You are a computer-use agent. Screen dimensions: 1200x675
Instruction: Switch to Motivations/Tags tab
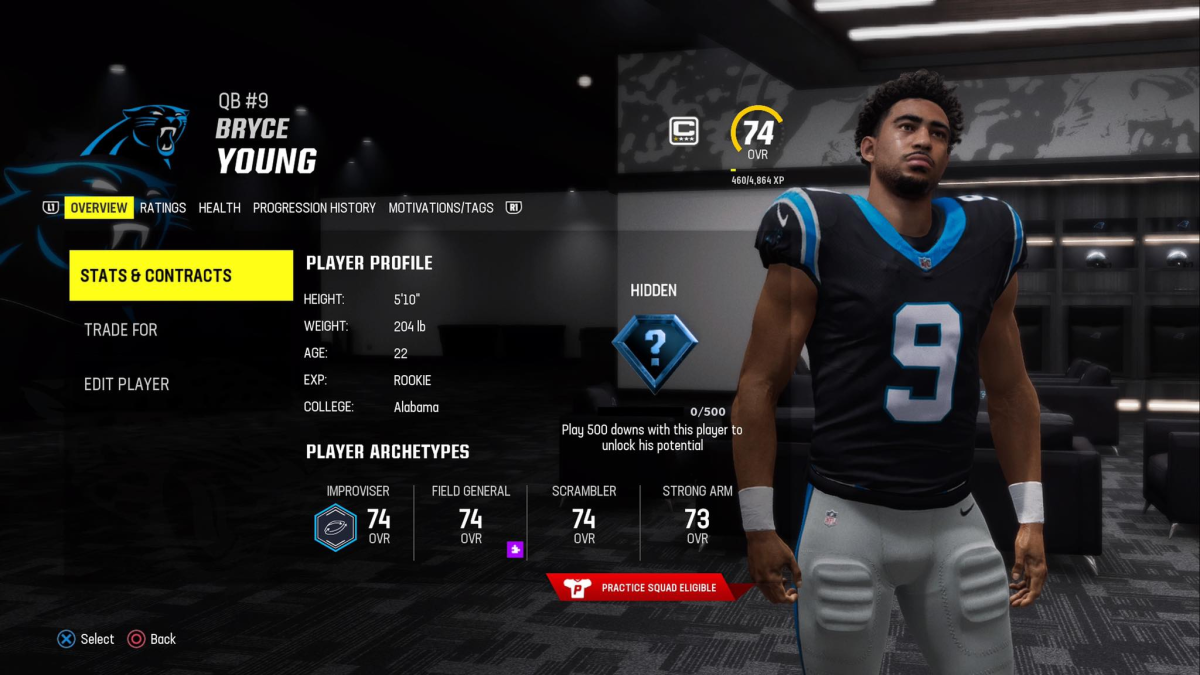pyautogui.click(x=441, y=208)
